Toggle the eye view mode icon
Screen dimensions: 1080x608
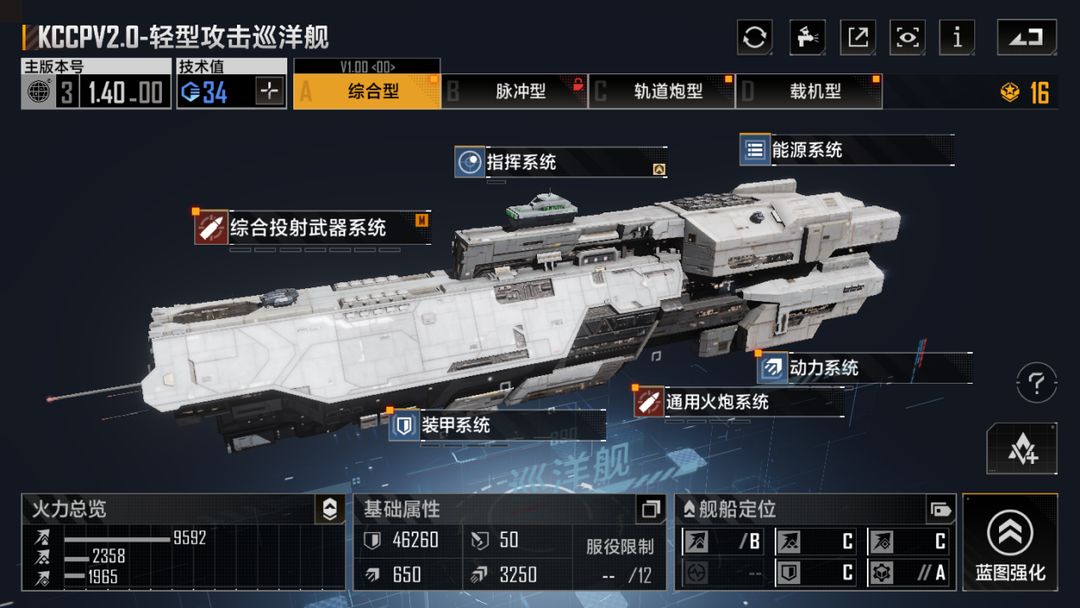point(908,38)
